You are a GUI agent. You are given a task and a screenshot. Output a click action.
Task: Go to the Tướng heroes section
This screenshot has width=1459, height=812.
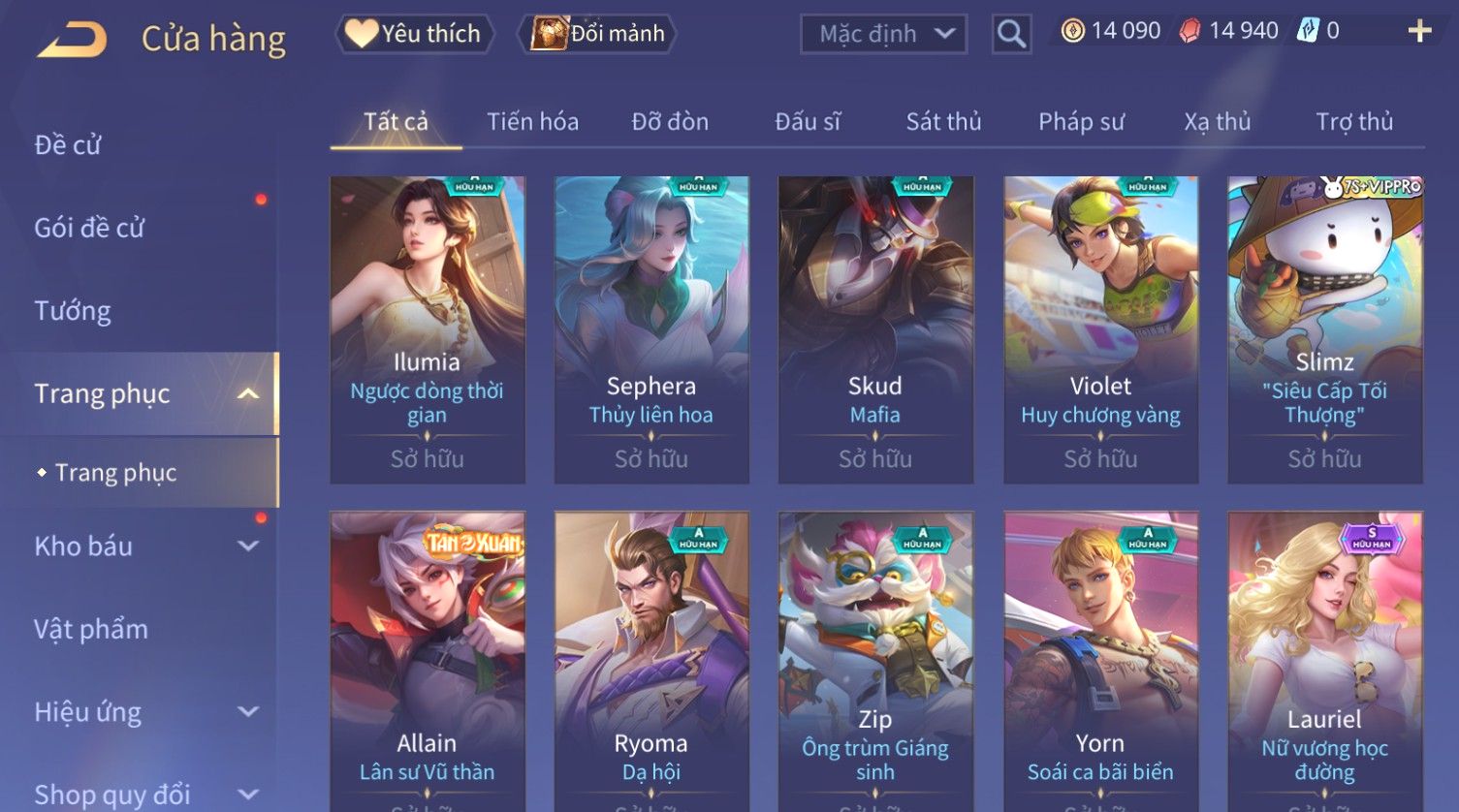(73, 311)
